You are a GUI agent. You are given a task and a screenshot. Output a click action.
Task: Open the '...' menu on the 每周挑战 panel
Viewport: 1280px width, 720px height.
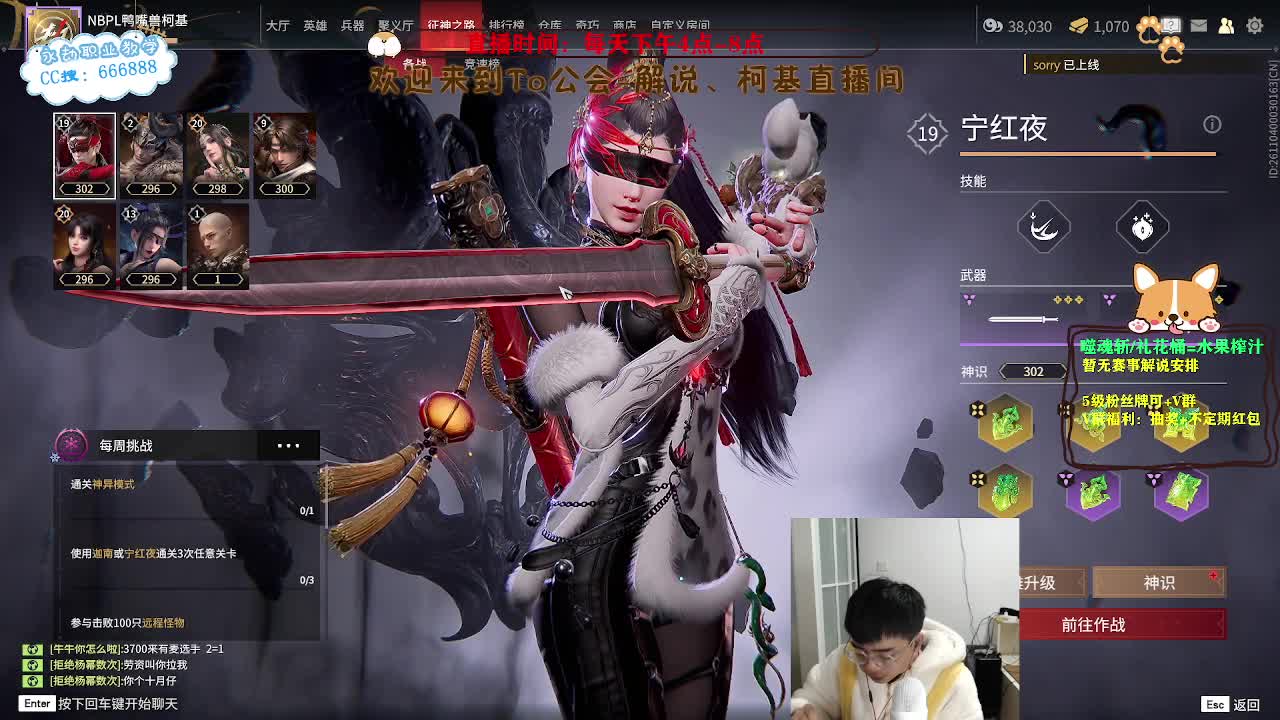(x=288, y=445)
